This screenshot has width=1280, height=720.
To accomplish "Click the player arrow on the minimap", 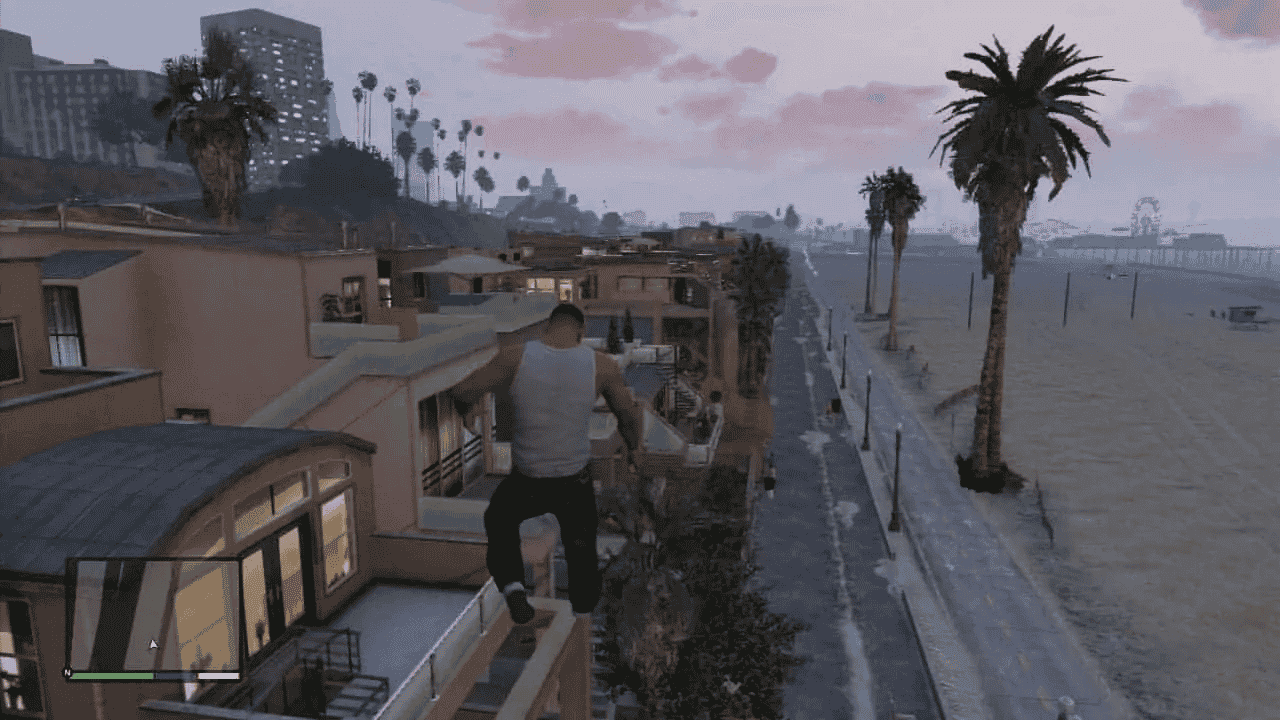I will (152, 644).
